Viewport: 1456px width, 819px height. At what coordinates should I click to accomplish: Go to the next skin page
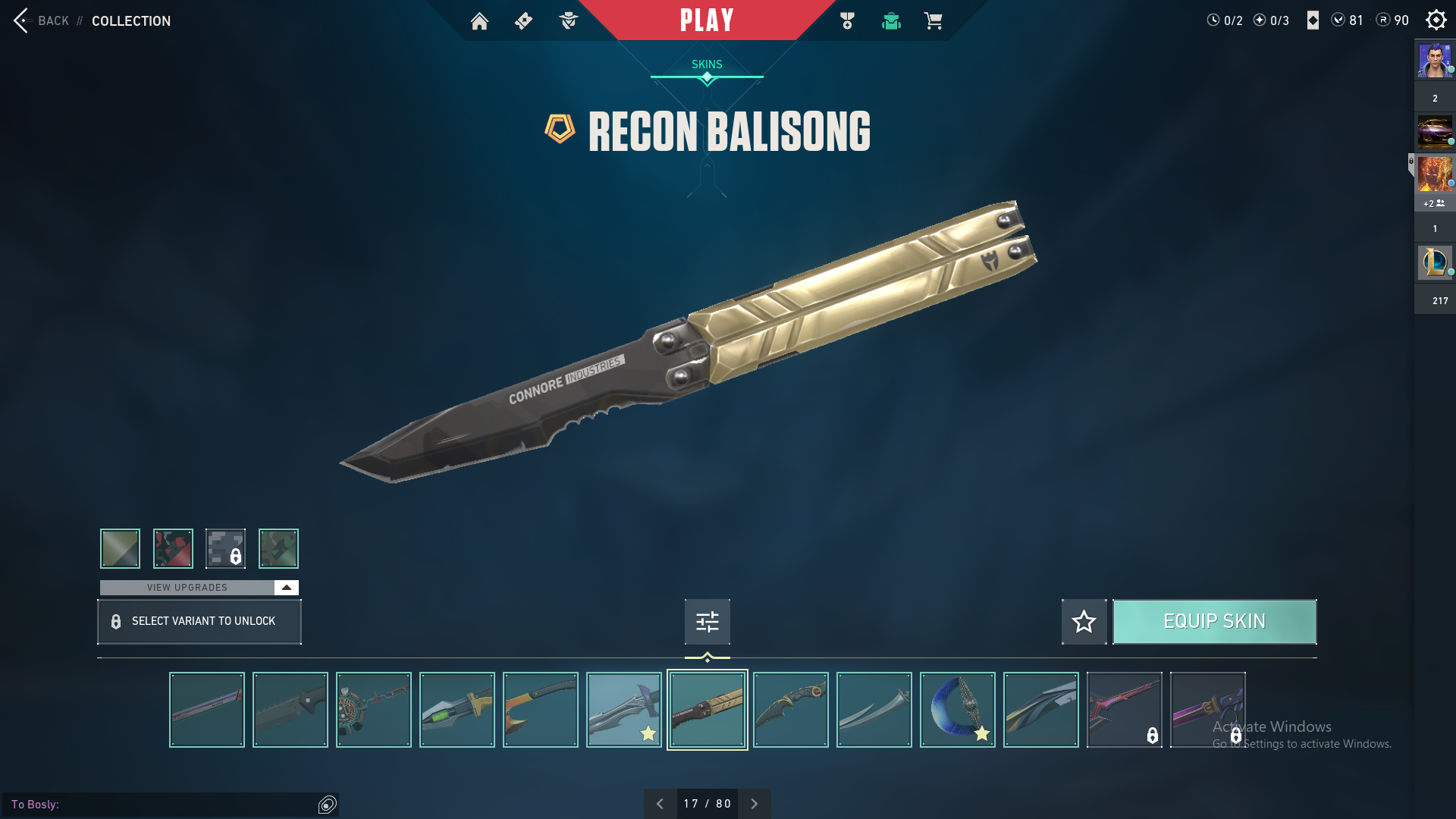[754, 804]
